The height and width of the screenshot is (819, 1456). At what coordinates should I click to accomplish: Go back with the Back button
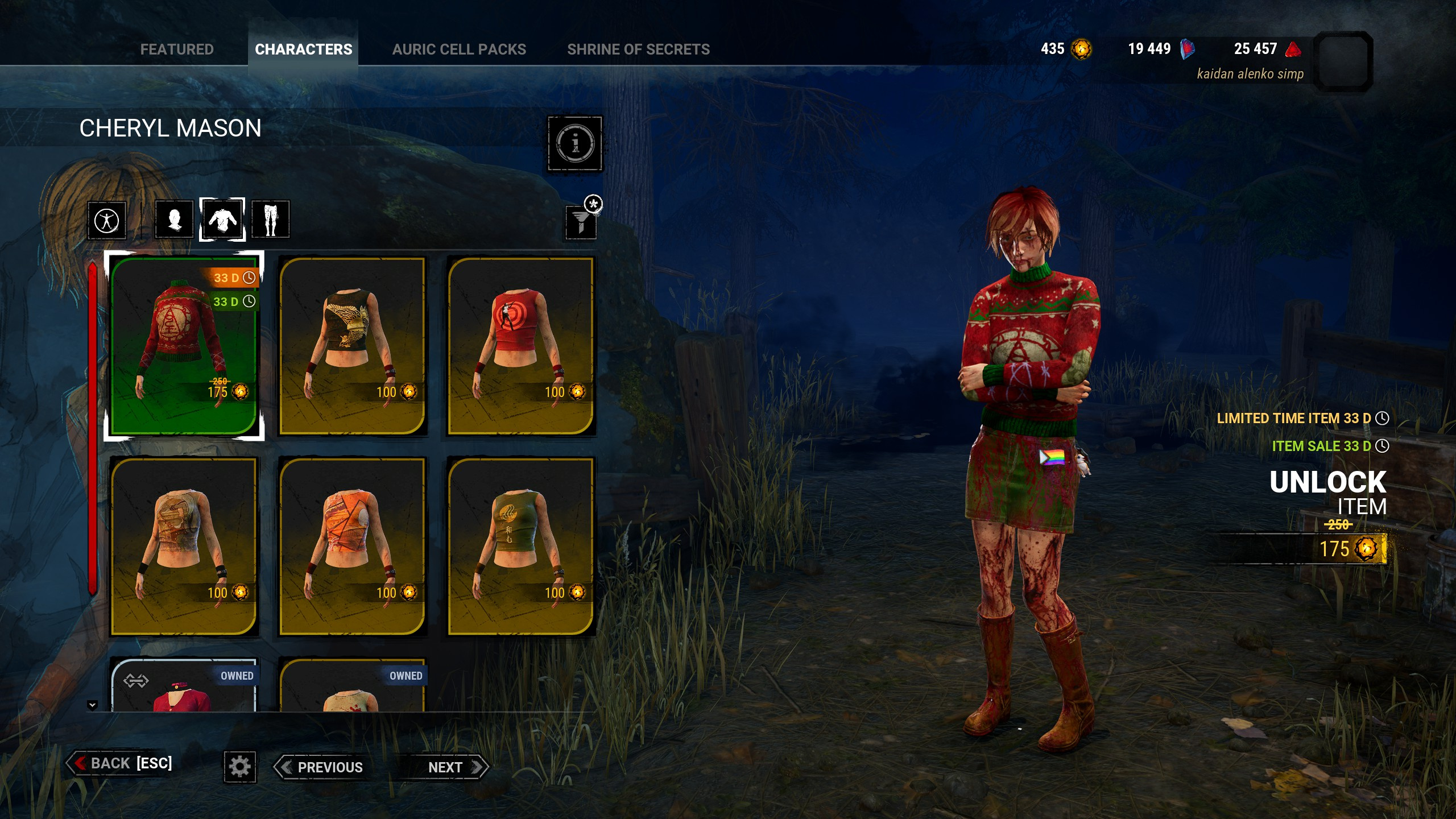tap(121, 763)
